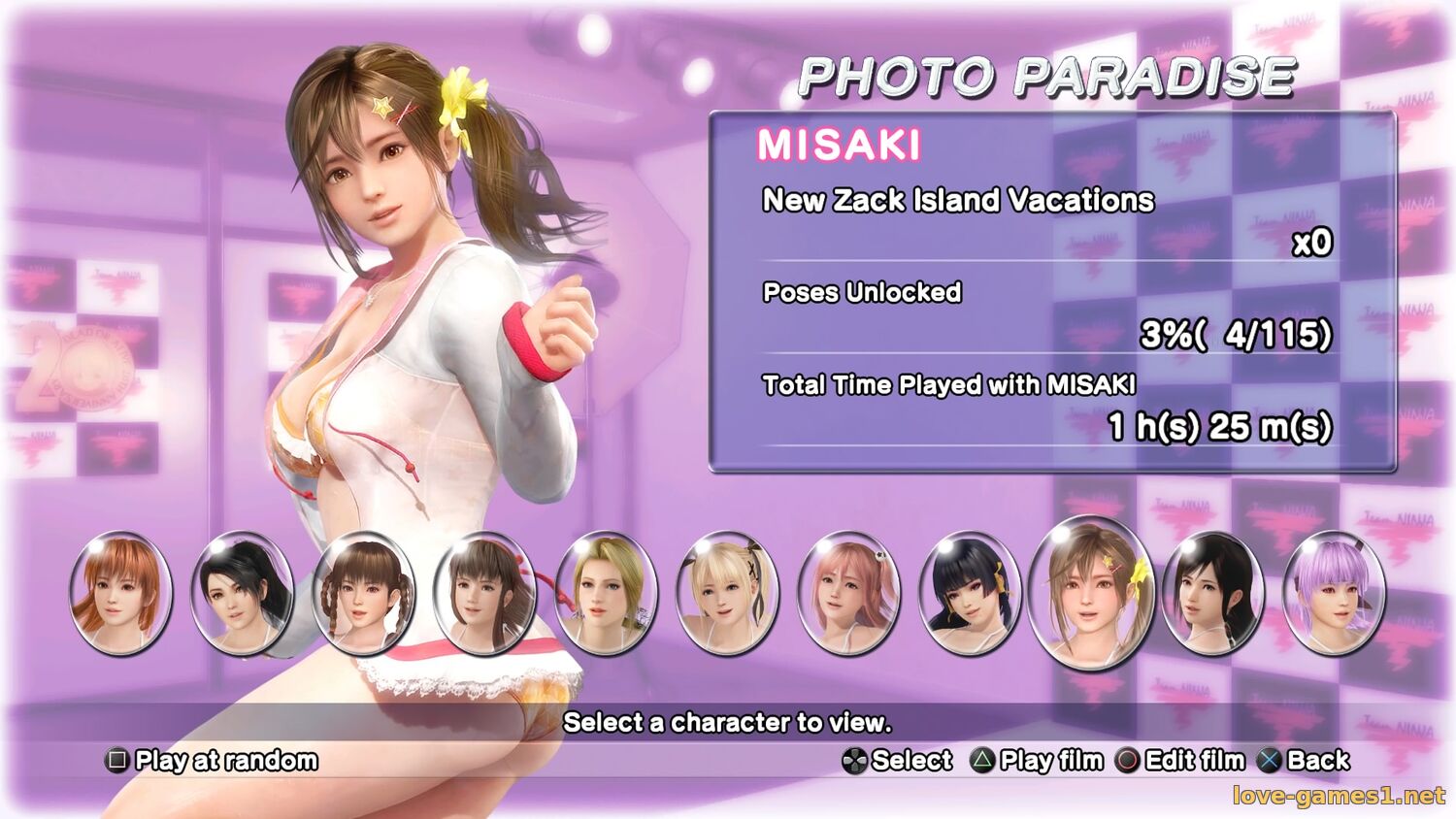
Task: Click Misaki's highlighted portrait with yellow ribbon
Action: point(1091,593)
